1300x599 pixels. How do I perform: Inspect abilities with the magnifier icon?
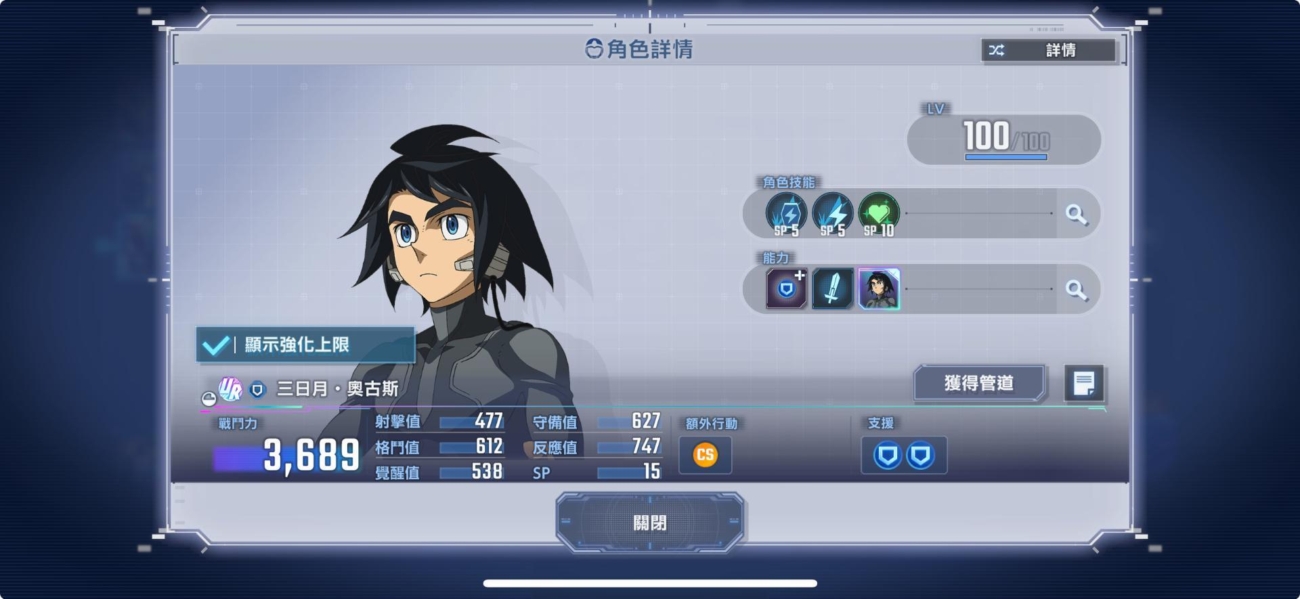pos(1076,289)
